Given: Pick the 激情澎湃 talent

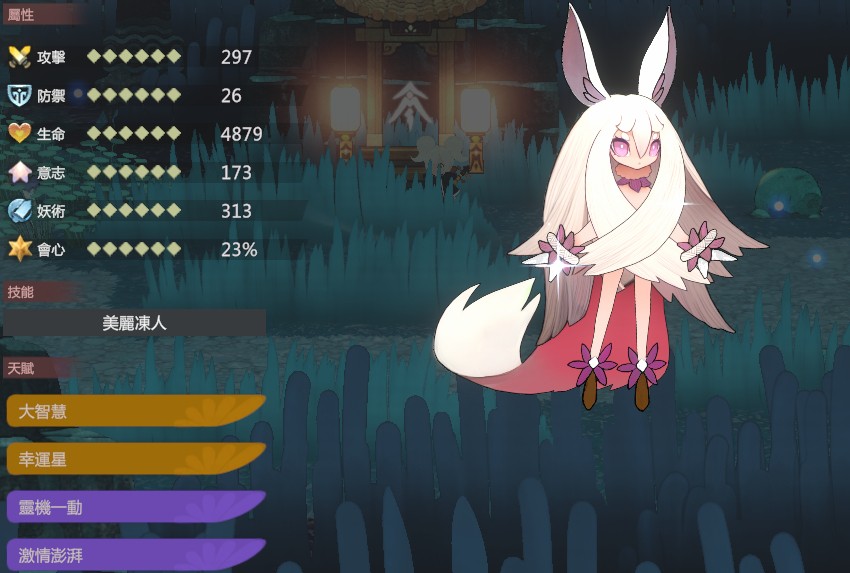Looking at the screenshot, I should 135,555.
